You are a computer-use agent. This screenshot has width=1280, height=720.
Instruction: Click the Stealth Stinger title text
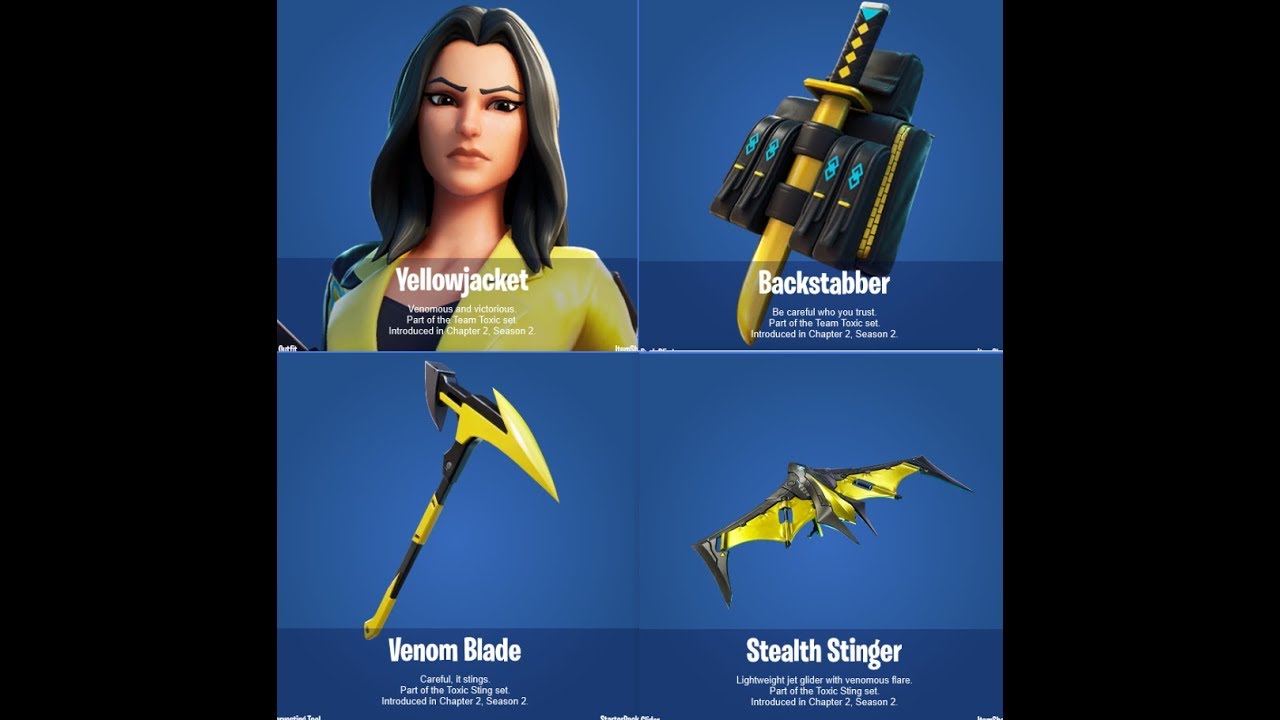825,651
